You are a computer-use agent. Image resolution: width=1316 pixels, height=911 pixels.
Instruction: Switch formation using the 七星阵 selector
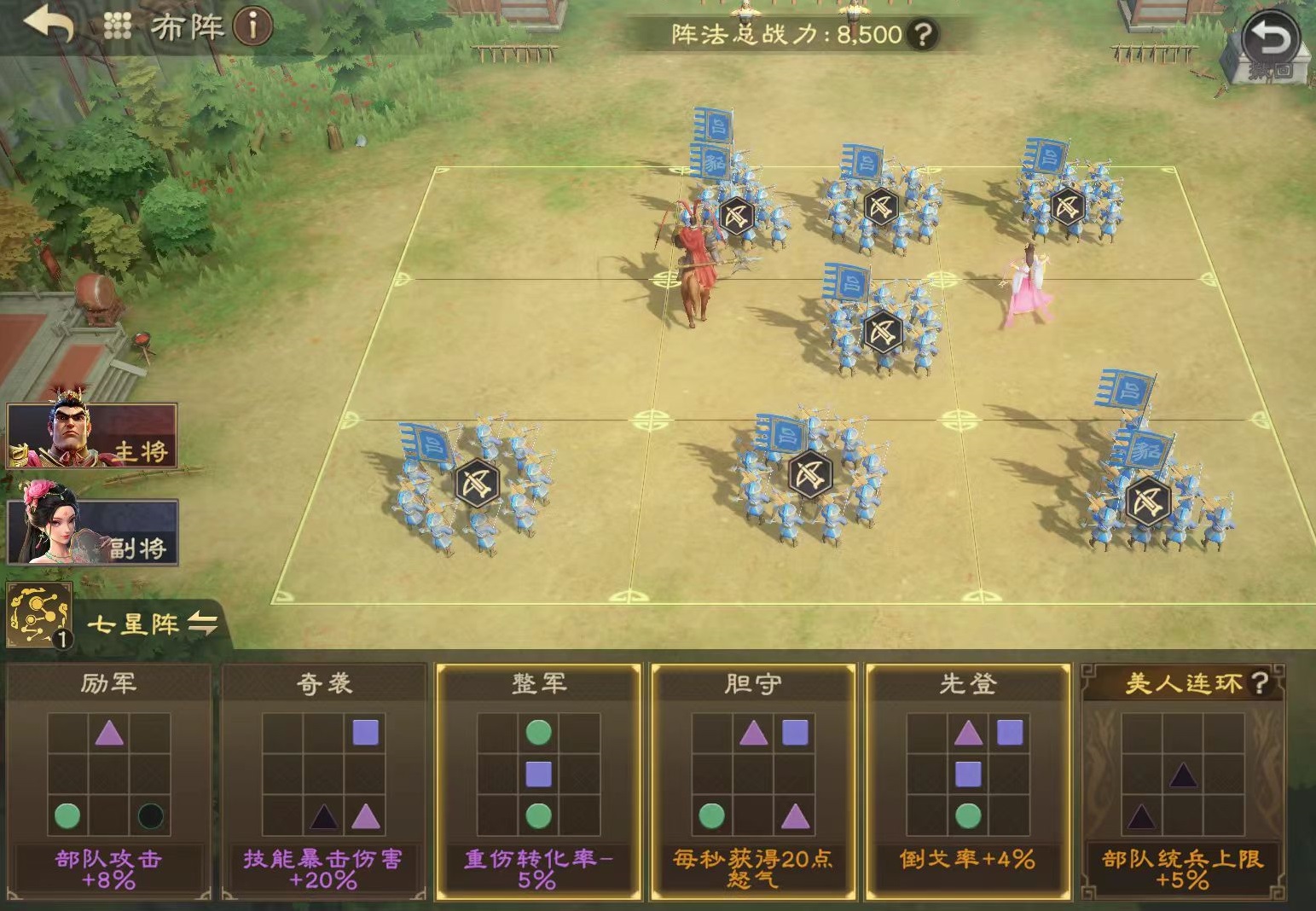pyautogui.click(x=154, y=624)
